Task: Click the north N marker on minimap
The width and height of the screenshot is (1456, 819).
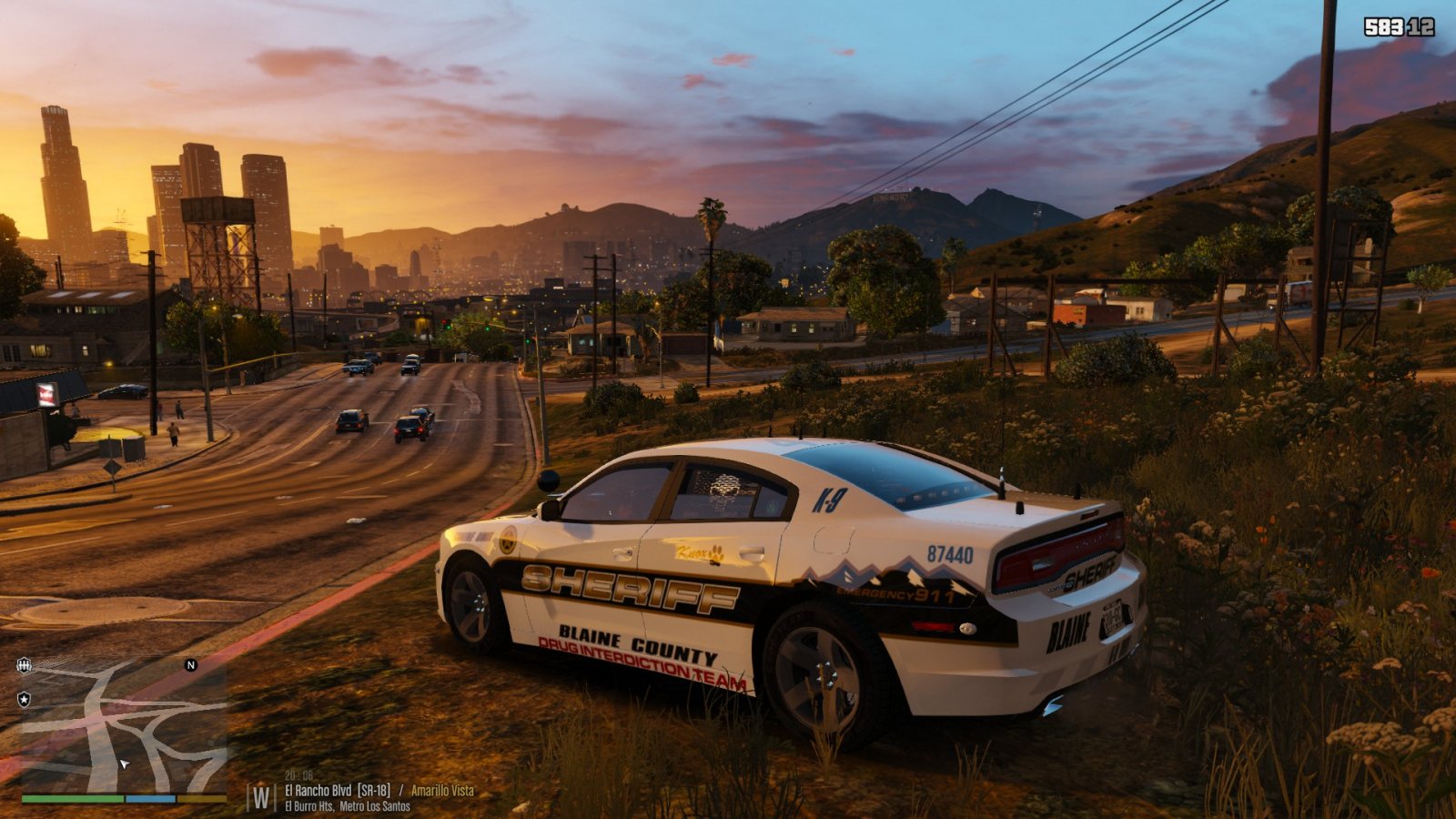Action: tap(191, 665)
